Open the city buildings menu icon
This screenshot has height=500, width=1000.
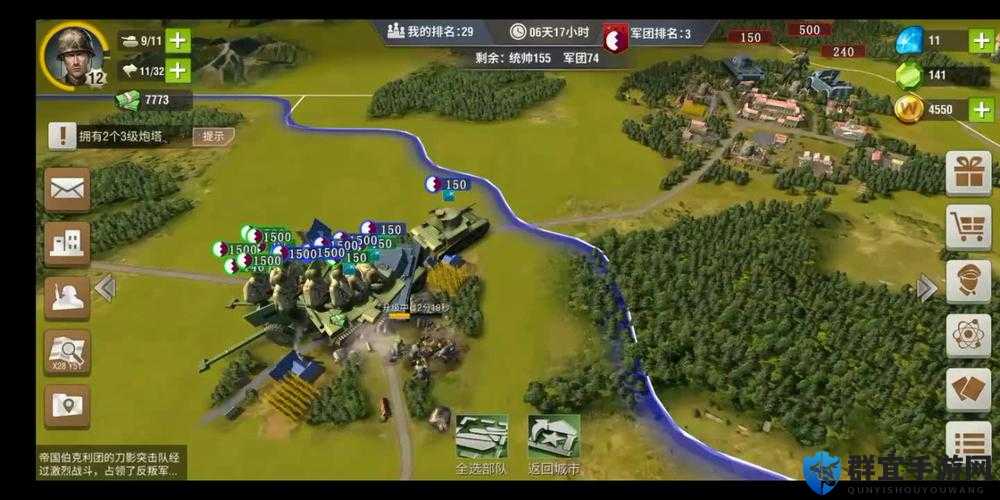(67, 243)
